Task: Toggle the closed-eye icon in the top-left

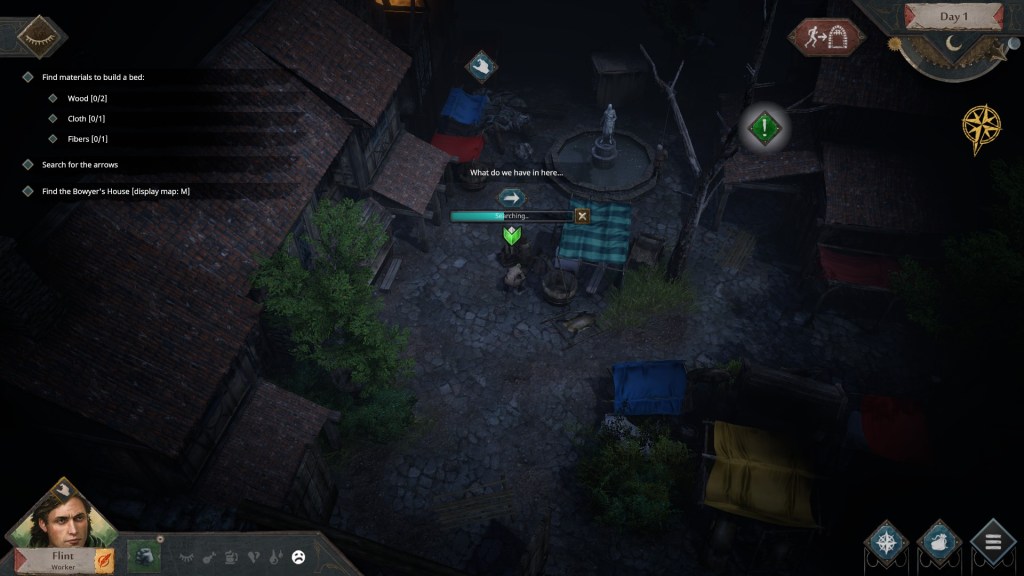Action: (42, 37)
